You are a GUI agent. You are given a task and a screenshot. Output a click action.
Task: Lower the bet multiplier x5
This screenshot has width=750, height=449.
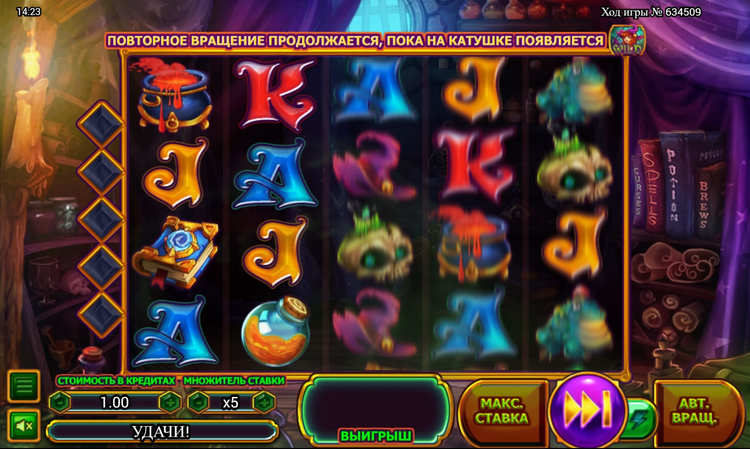click(198, 402)
